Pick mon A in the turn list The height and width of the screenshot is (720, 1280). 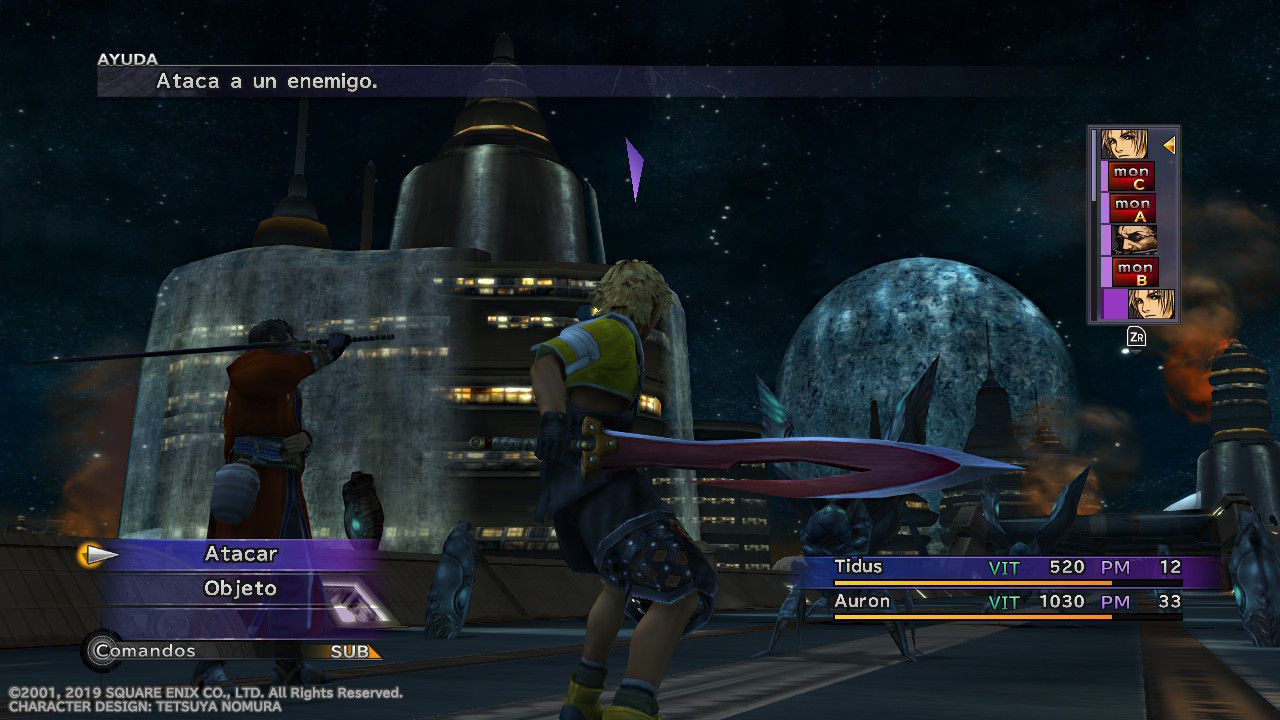[x=1132, y=209]
